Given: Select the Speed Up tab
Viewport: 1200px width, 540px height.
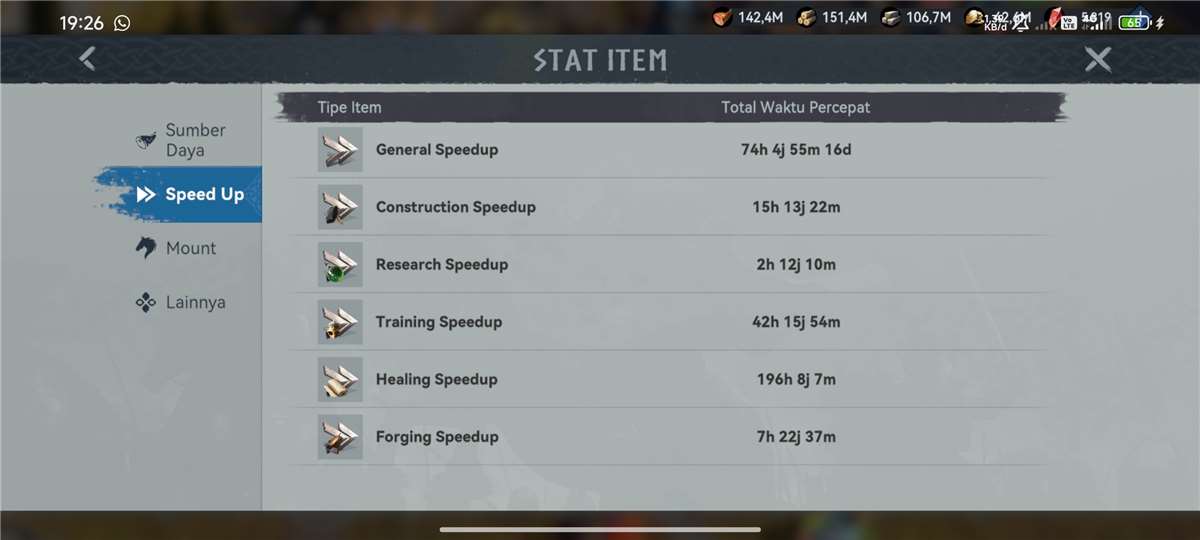Looking at the screenshot, I should pos(190,194).
